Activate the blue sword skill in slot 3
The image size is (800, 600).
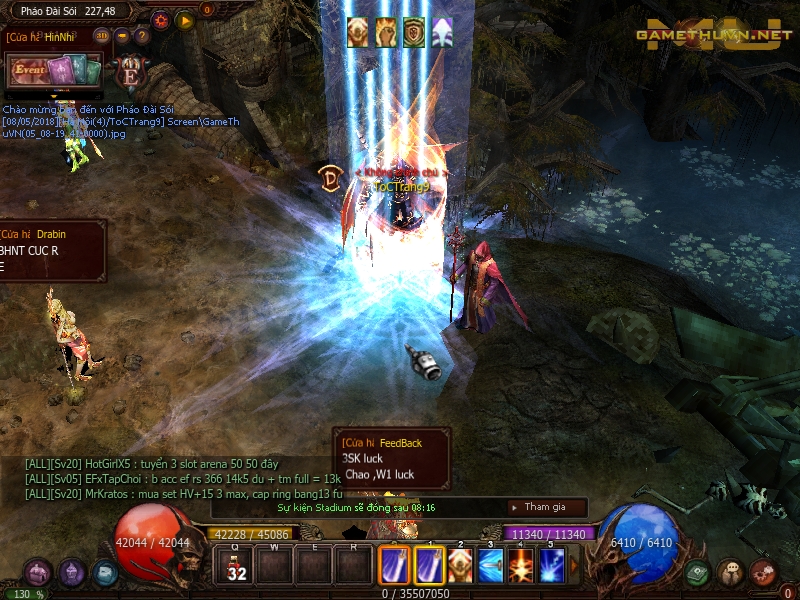coord(491,566)
